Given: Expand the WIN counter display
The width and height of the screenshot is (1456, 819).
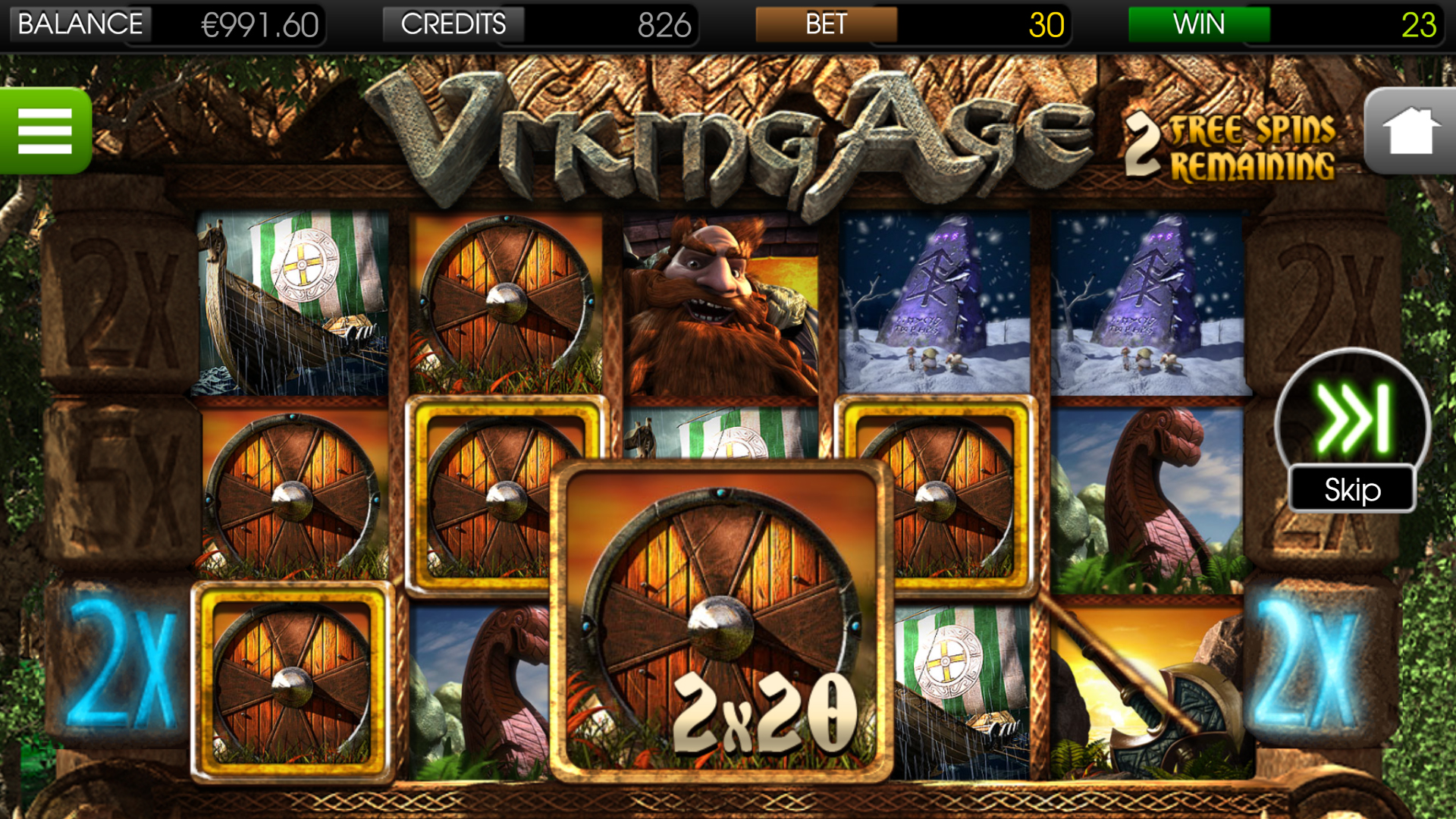Looking at the screenshot, I should click(x=1198, y=24).
